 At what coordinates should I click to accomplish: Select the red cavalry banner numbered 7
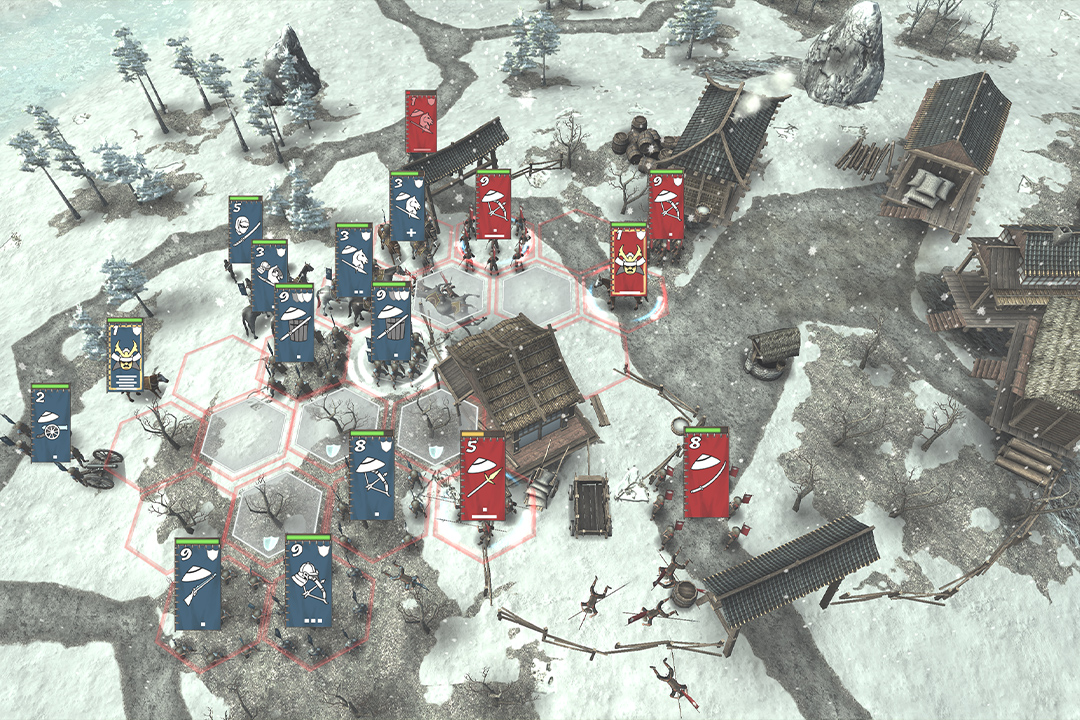click(x=420, y=122)
